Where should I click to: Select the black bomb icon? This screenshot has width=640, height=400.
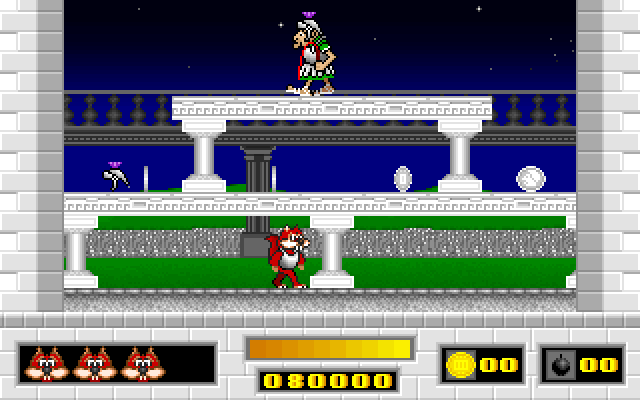[x=561, y=366]
